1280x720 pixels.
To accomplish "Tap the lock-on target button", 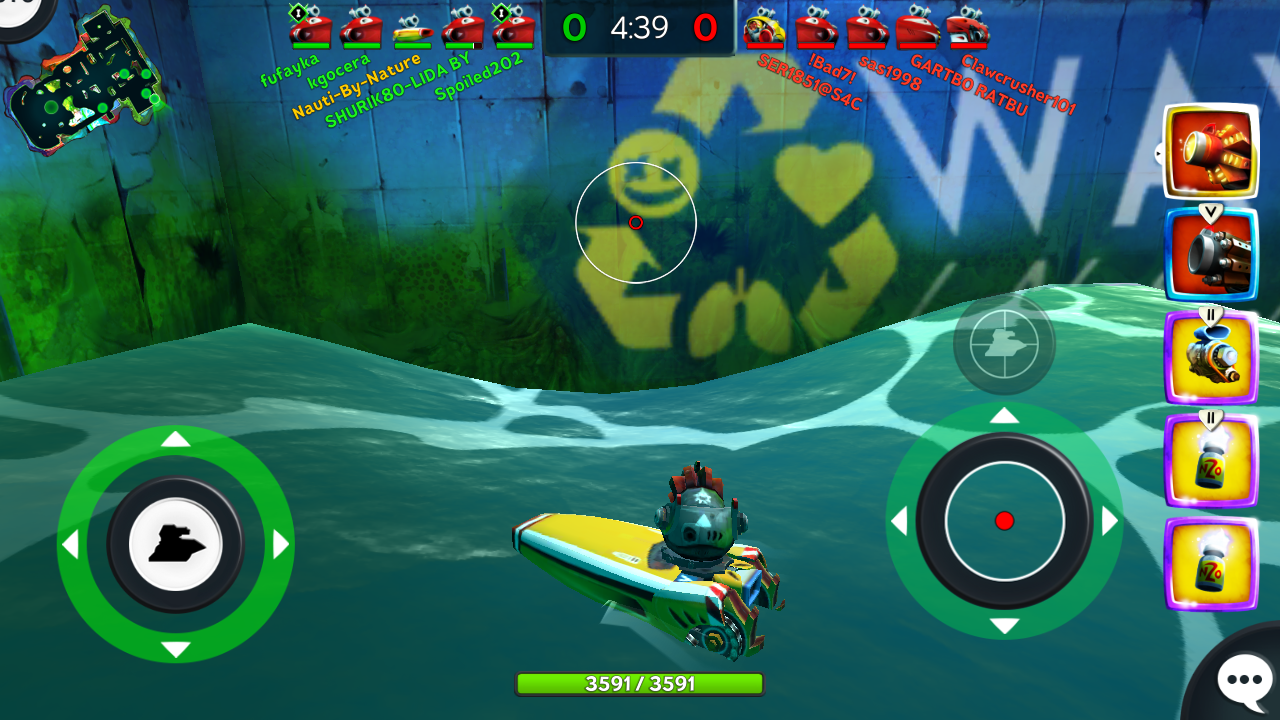I will click(1004, 344).
